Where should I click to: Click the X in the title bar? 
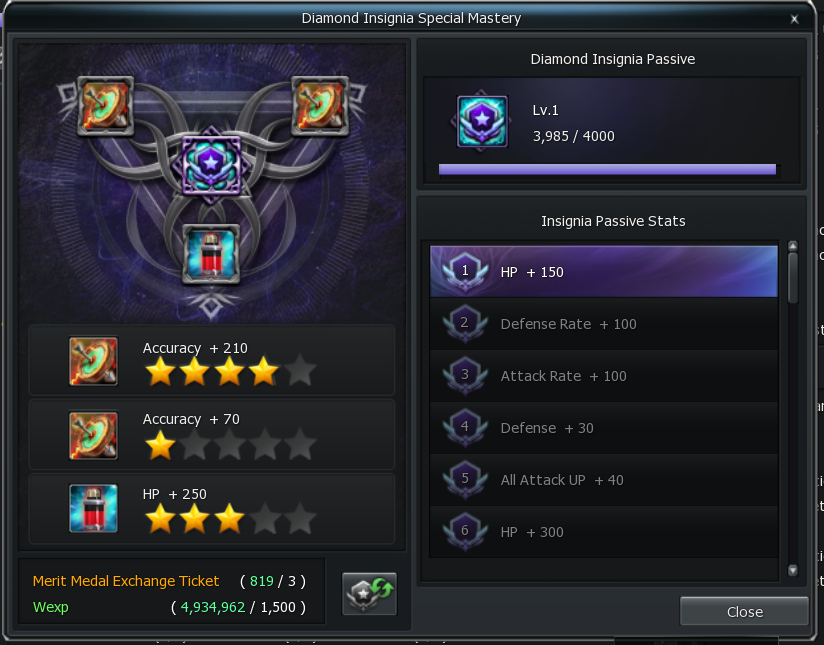[793, 19]
